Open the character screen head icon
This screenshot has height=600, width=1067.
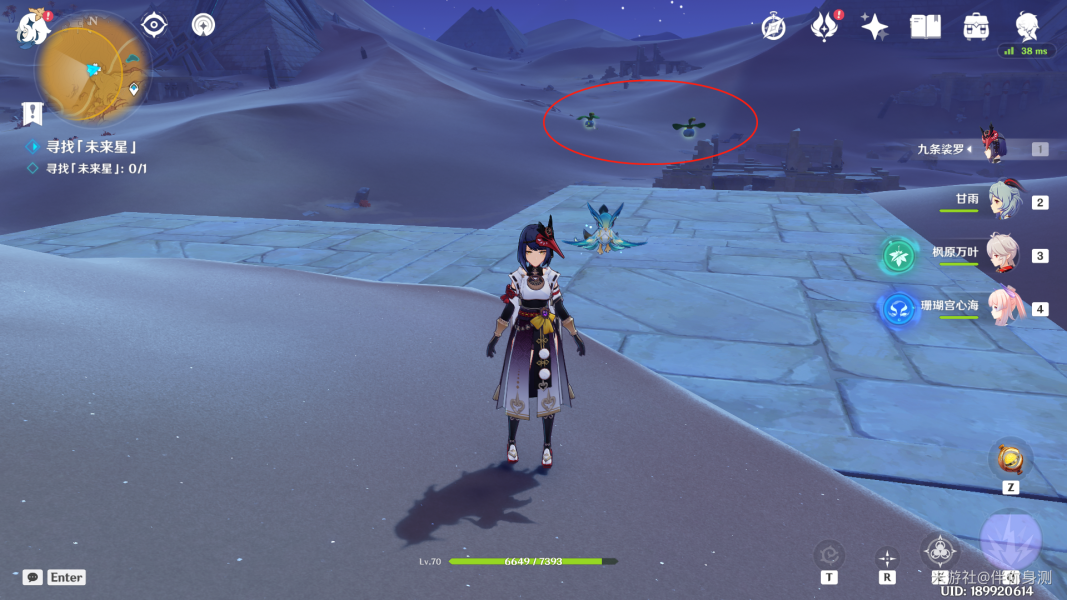(x=1027, y=25)
